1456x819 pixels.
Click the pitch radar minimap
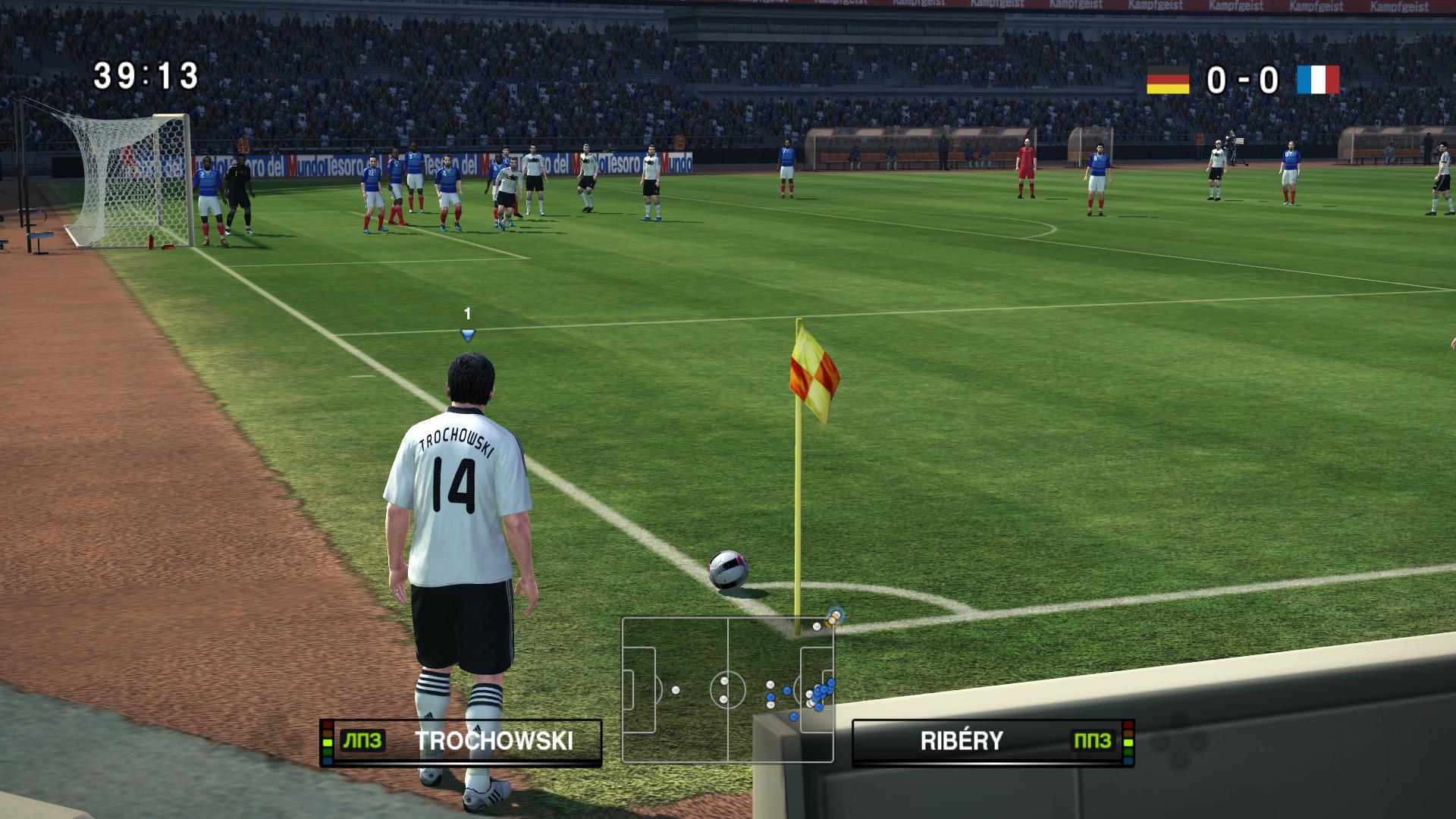[x=727, y=689]
